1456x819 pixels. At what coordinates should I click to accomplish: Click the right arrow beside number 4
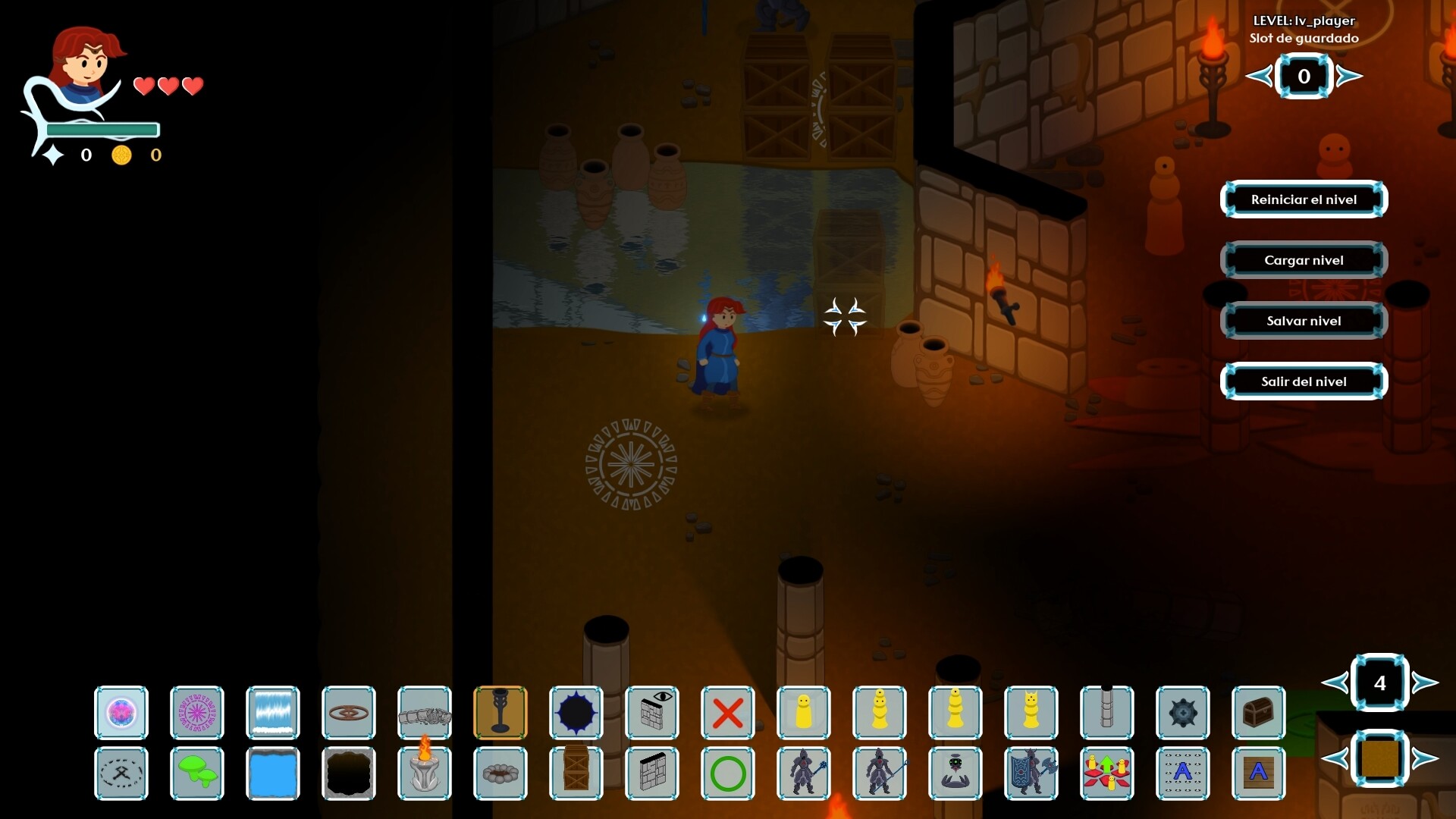1425,682
